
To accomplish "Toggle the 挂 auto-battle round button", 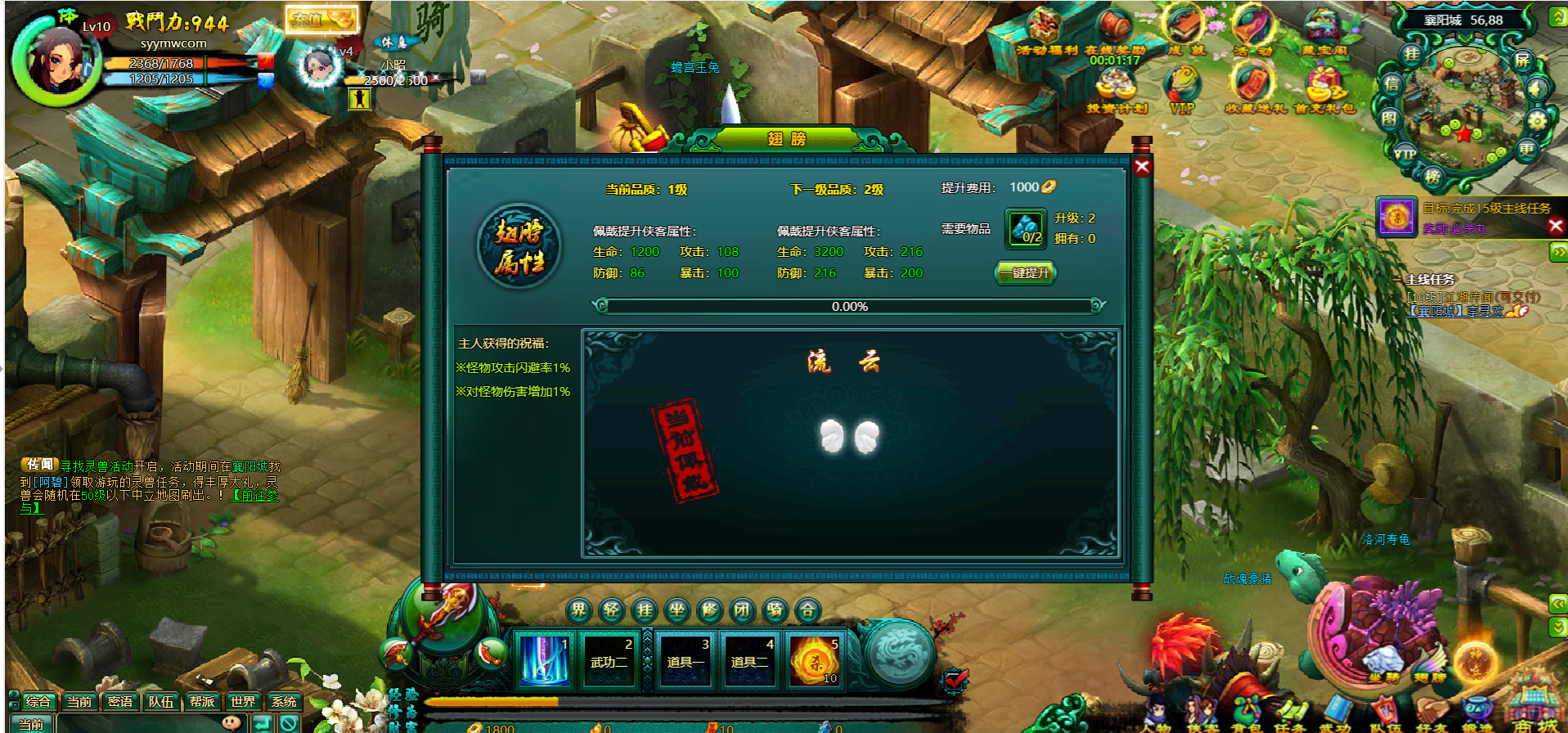I will (645, 609).
